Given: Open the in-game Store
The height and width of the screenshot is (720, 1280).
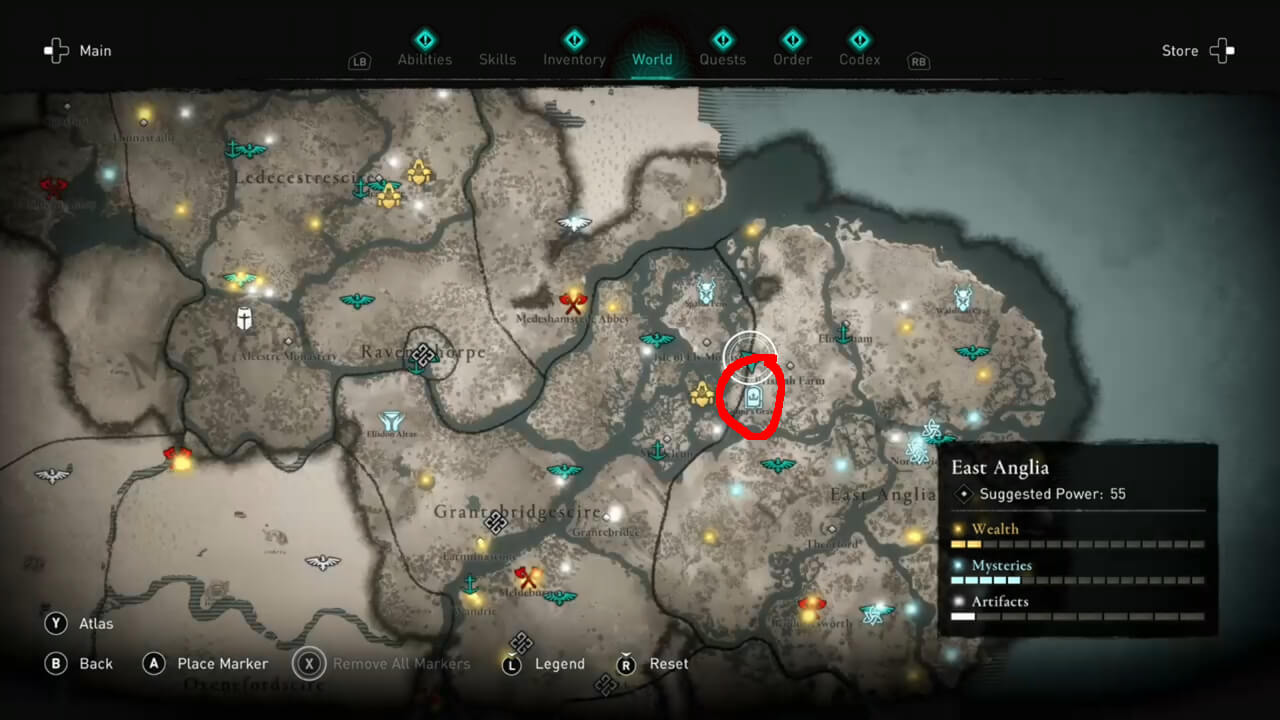Looking at the screenshot, I should coord(1180,50).
